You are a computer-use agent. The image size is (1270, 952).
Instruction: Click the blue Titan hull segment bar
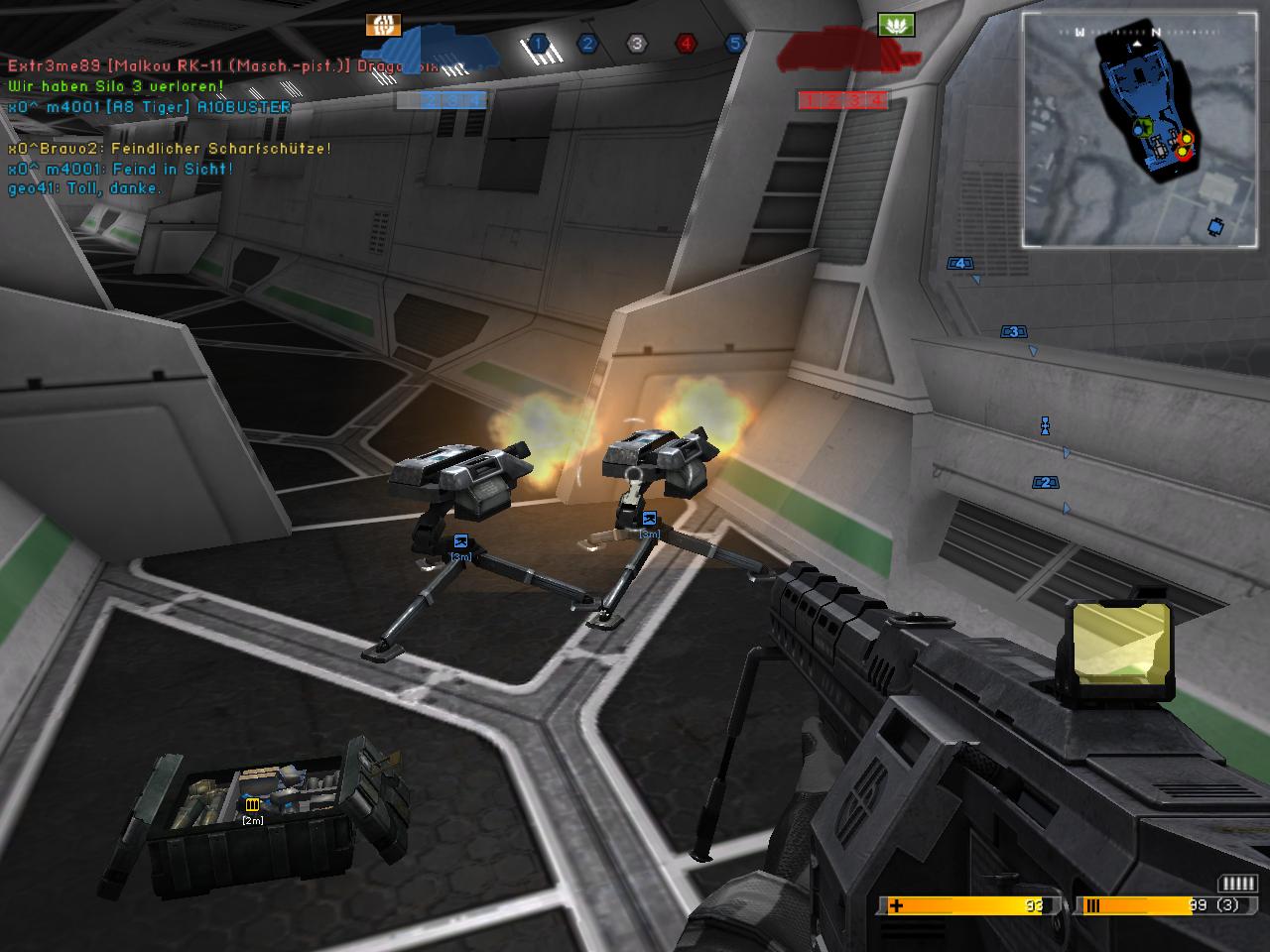[x=442, y=100]
